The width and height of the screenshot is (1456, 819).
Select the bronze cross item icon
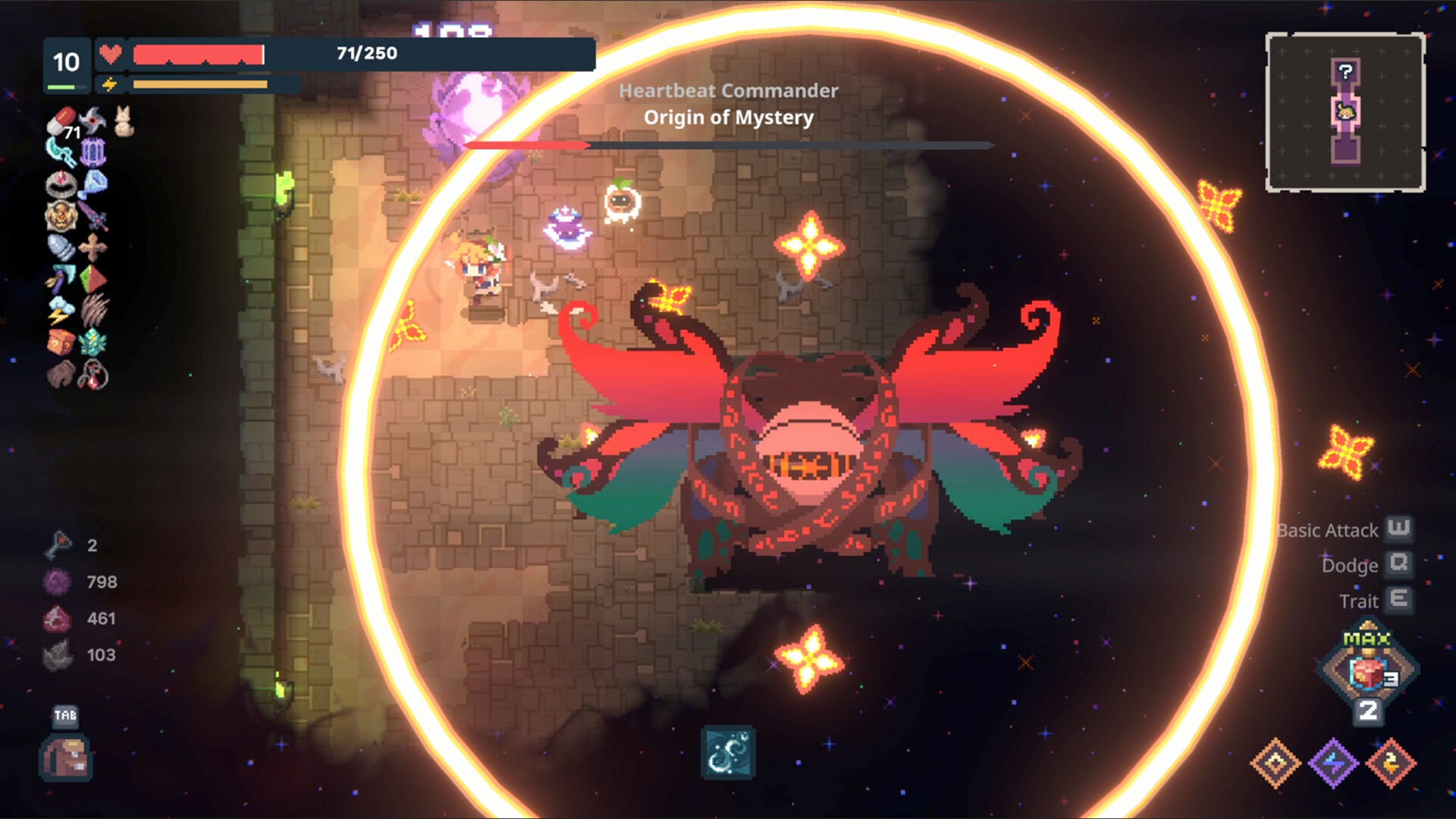93,248
